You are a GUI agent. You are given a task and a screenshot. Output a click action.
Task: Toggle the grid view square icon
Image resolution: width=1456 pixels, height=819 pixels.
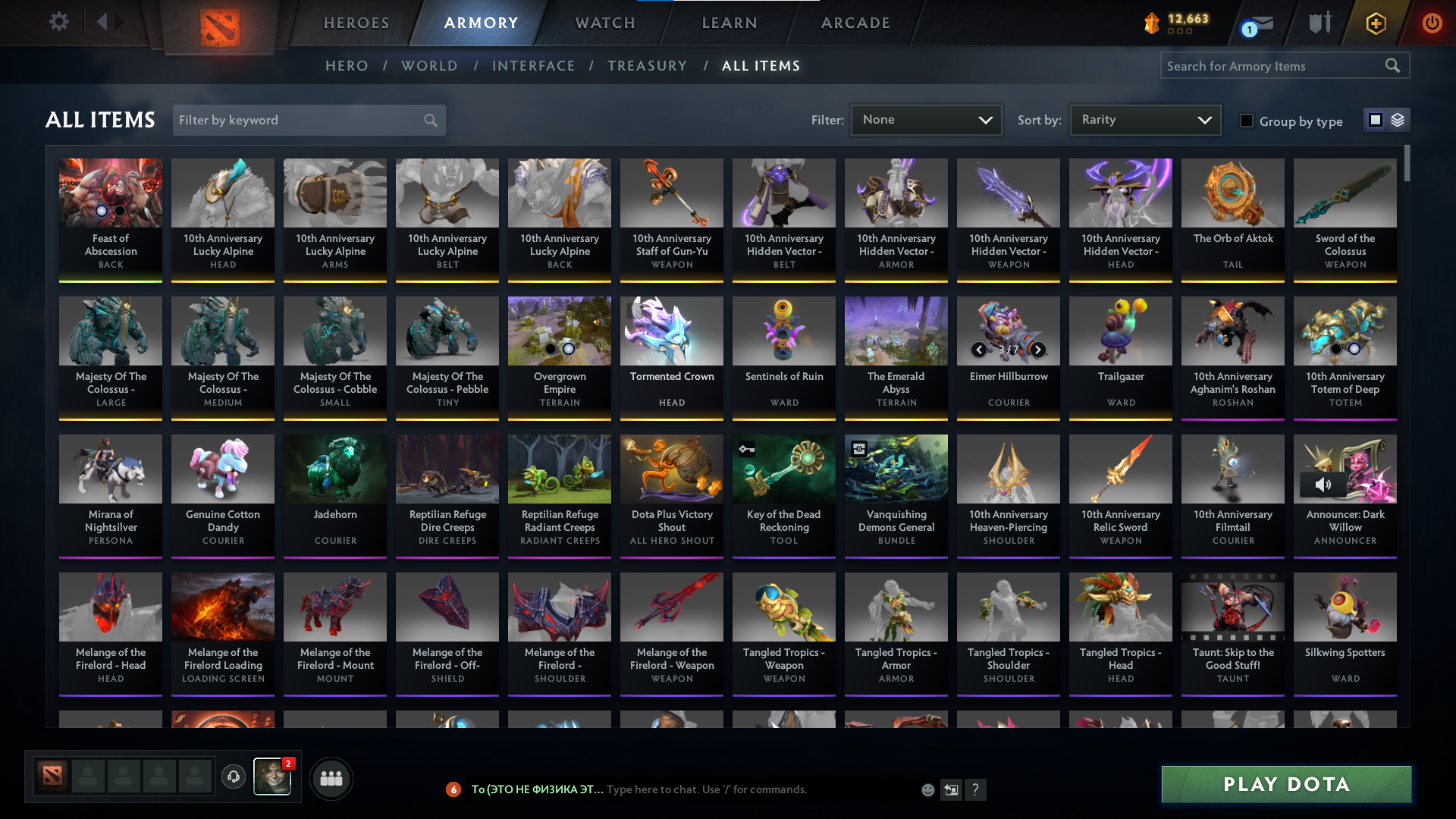point(1376,120)
